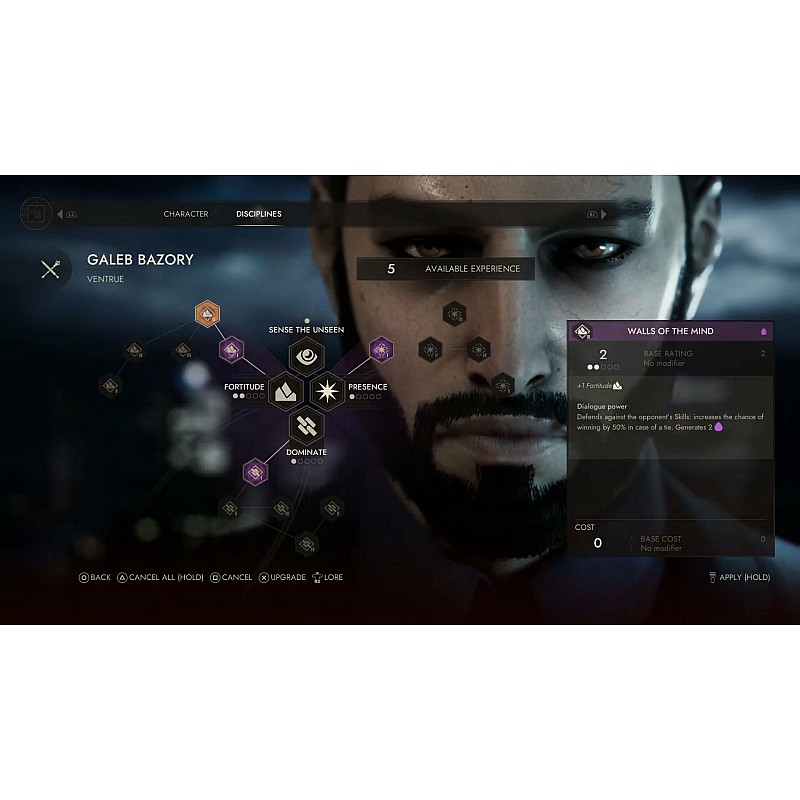This screenshot has width=800, height=800.
Task: Select the Sense the Unseen eye node
Action: point(305,354)
